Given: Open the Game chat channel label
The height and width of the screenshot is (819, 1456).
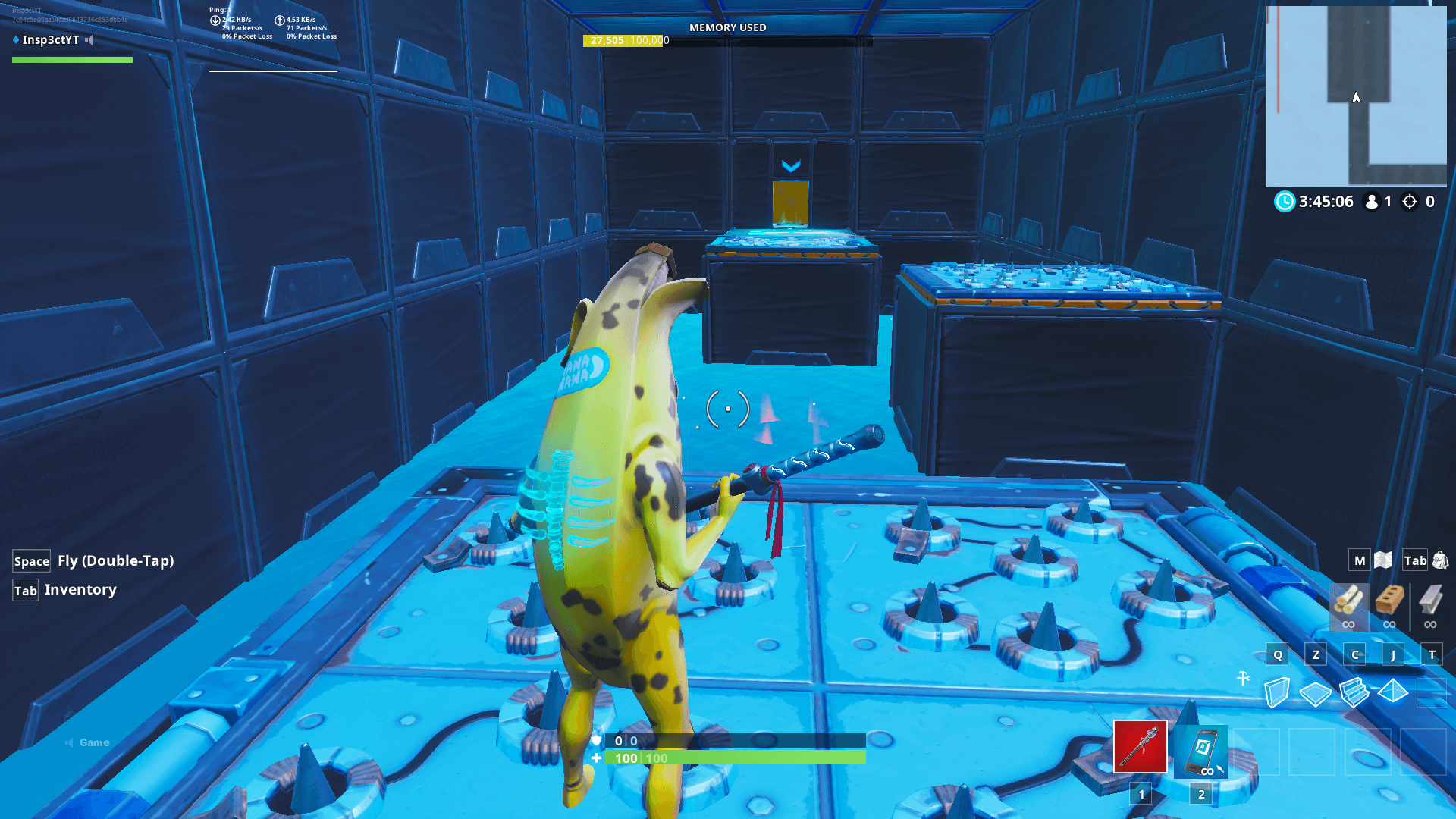Looking at the screenshot, I should coord(93,742).
